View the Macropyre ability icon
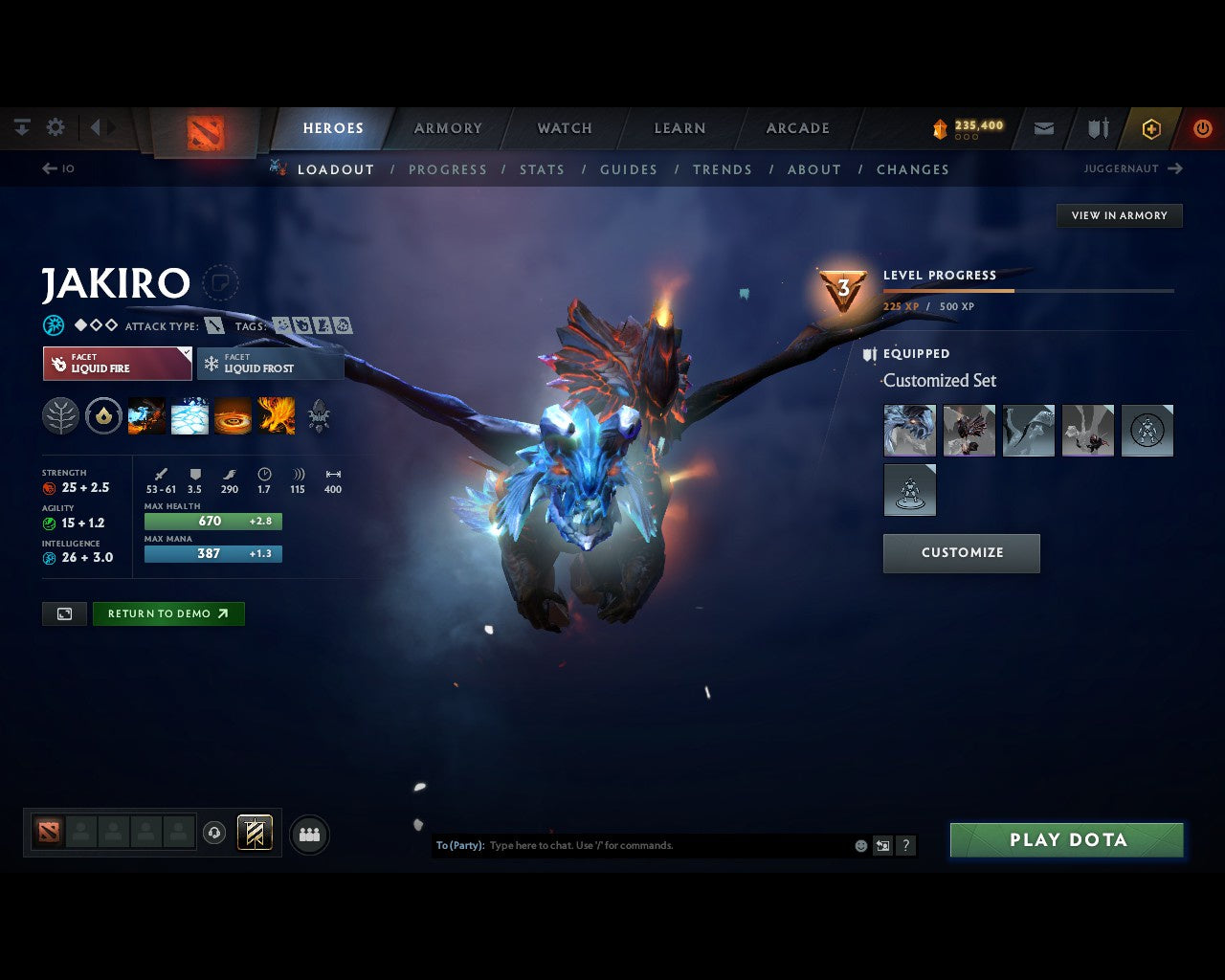 [x=276, y=415]
